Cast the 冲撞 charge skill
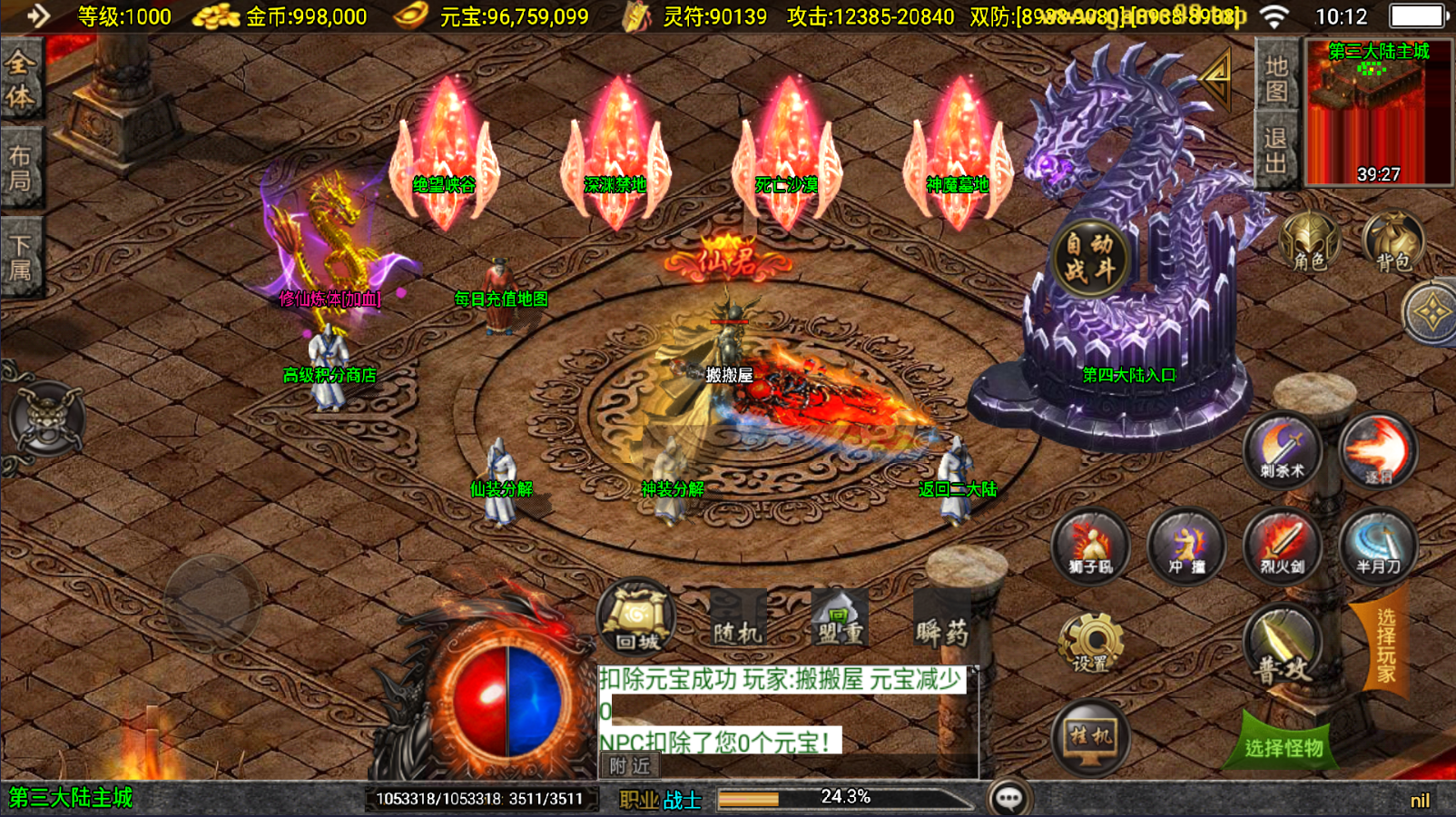Viewport: 1456px width, 817px height. point(1186,546)
